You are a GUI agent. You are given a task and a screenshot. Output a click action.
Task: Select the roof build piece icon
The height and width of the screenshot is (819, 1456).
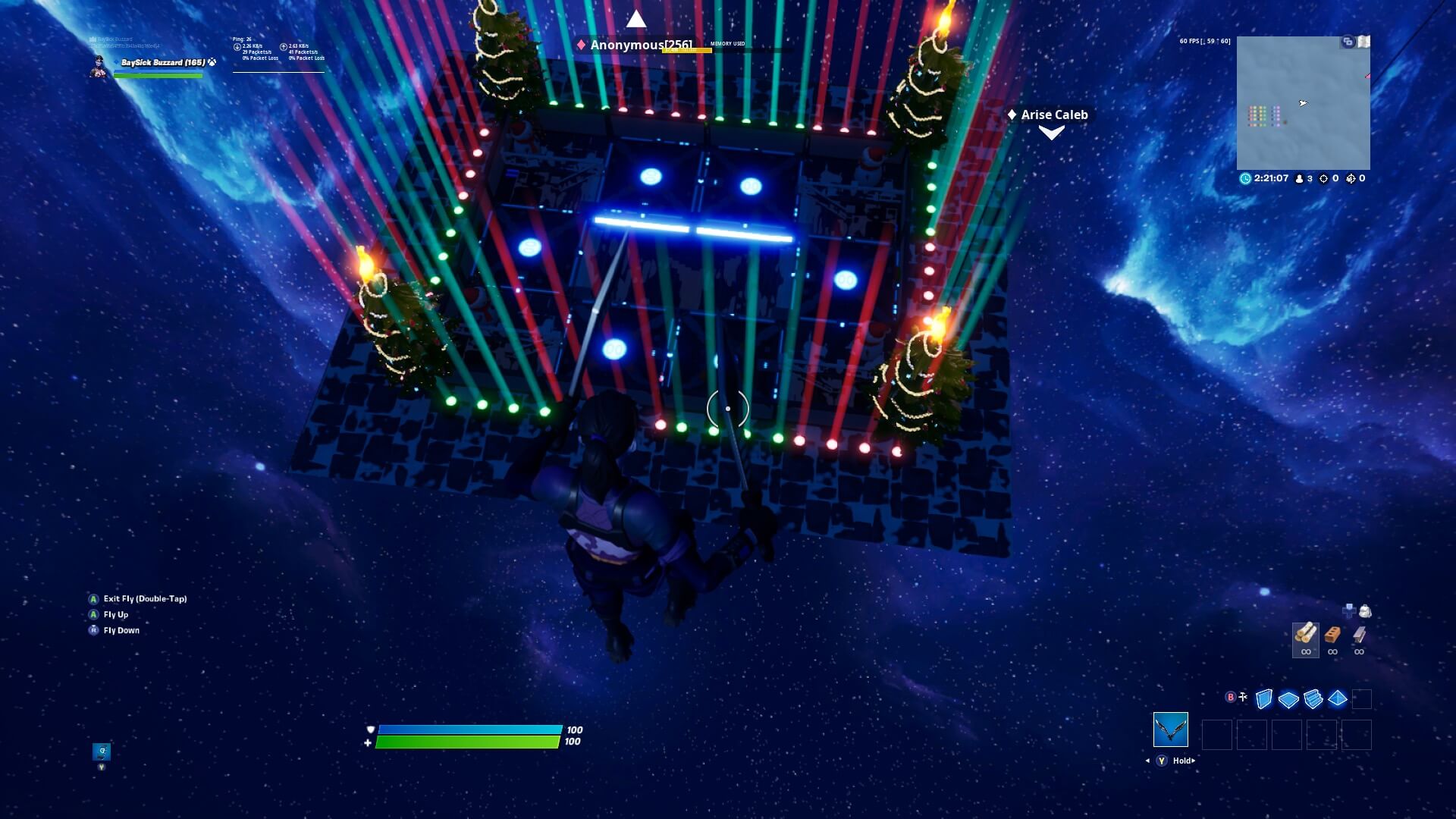click(1336, 699)
